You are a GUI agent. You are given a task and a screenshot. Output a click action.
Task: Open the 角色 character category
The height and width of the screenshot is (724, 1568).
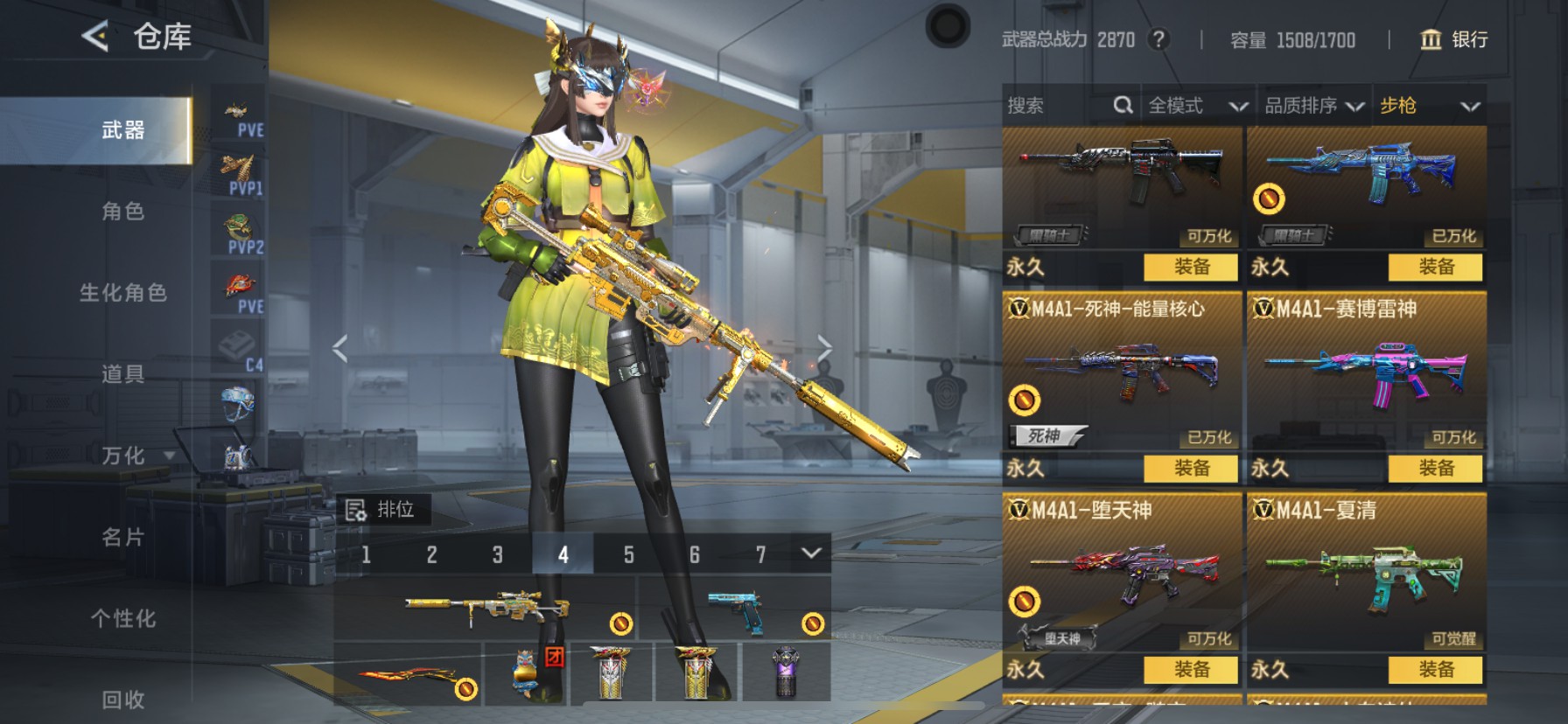pos(122,212)
